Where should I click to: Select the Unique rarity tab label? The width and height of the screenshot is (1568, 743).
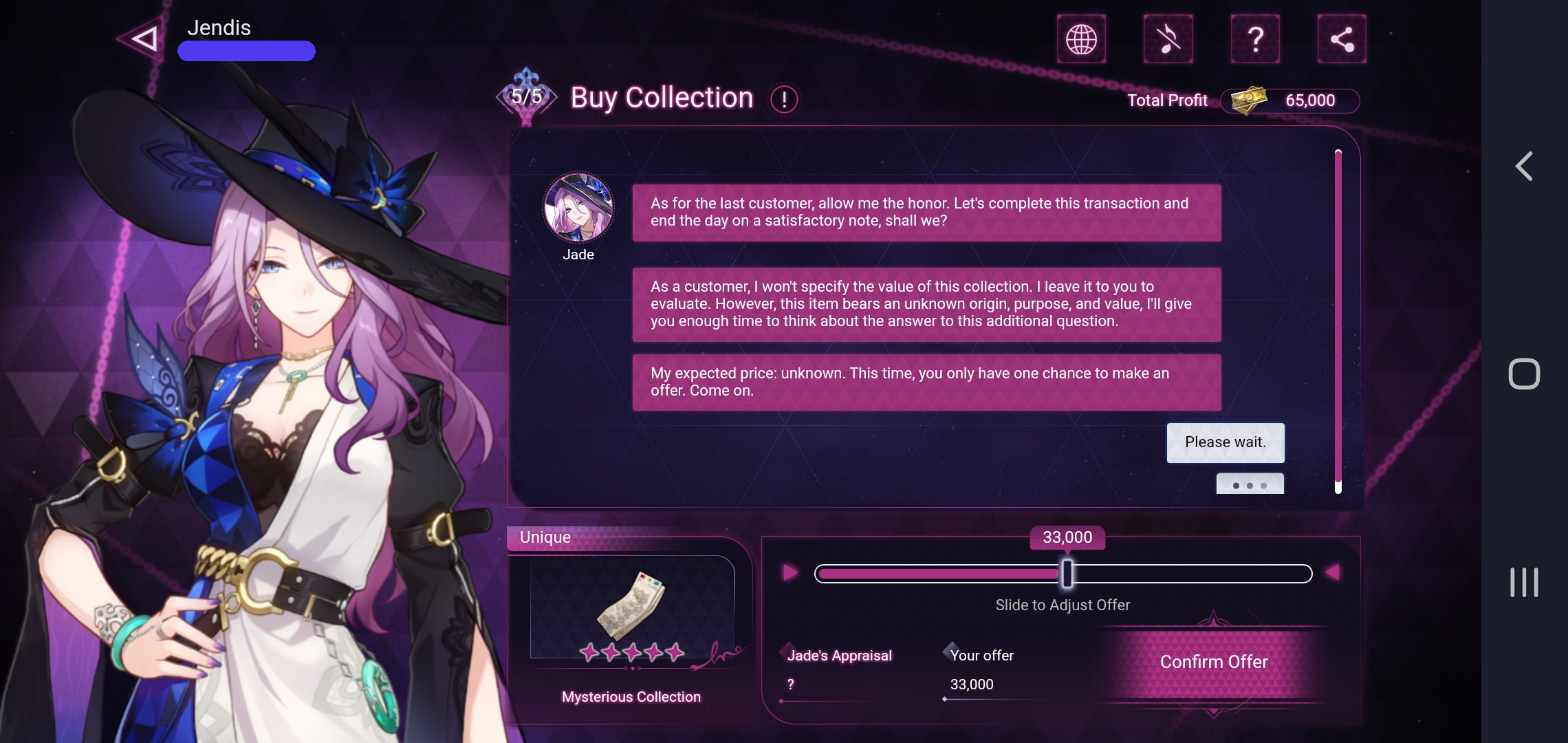coord(544,537)
